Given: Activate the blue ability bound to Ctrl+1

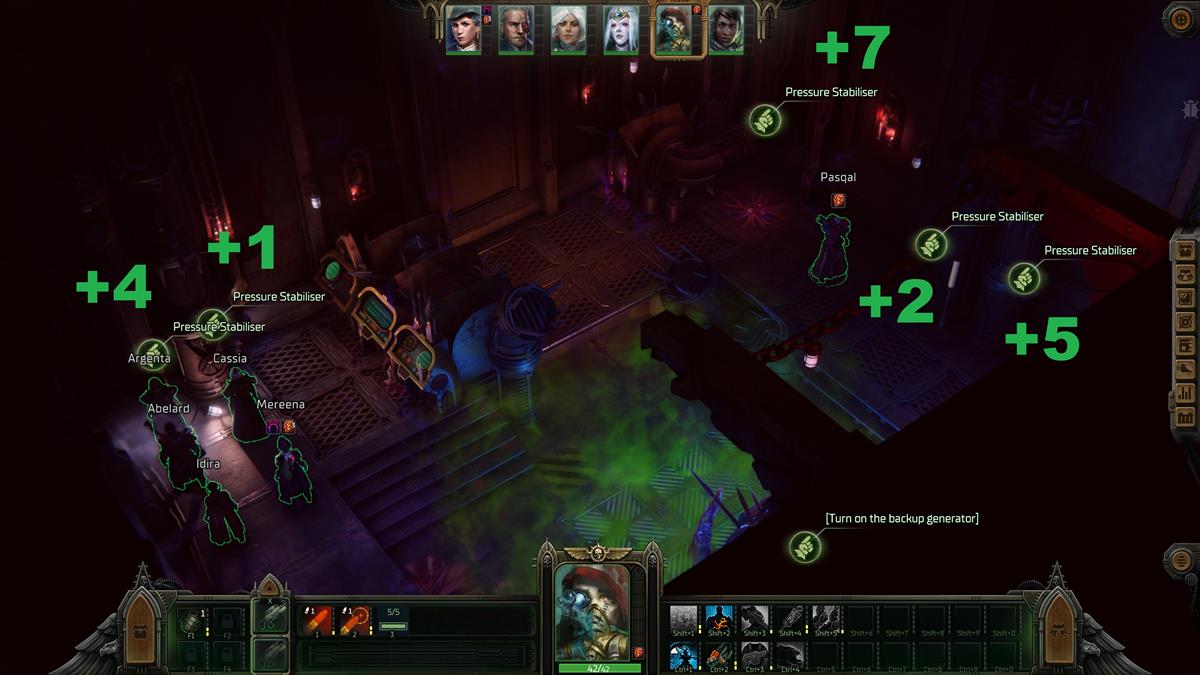Looking at the screenshot, I should pyautogui.click(x=684, y=655).
